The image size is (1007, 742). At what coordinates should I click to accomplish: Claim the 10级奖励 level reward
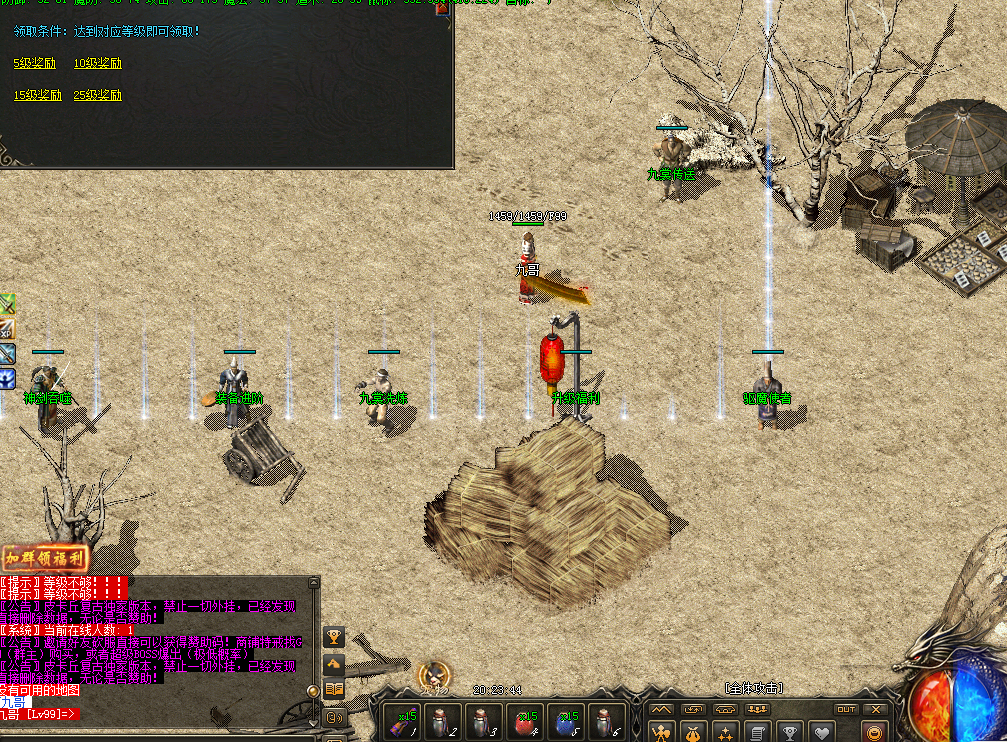[x=97, y=63]
